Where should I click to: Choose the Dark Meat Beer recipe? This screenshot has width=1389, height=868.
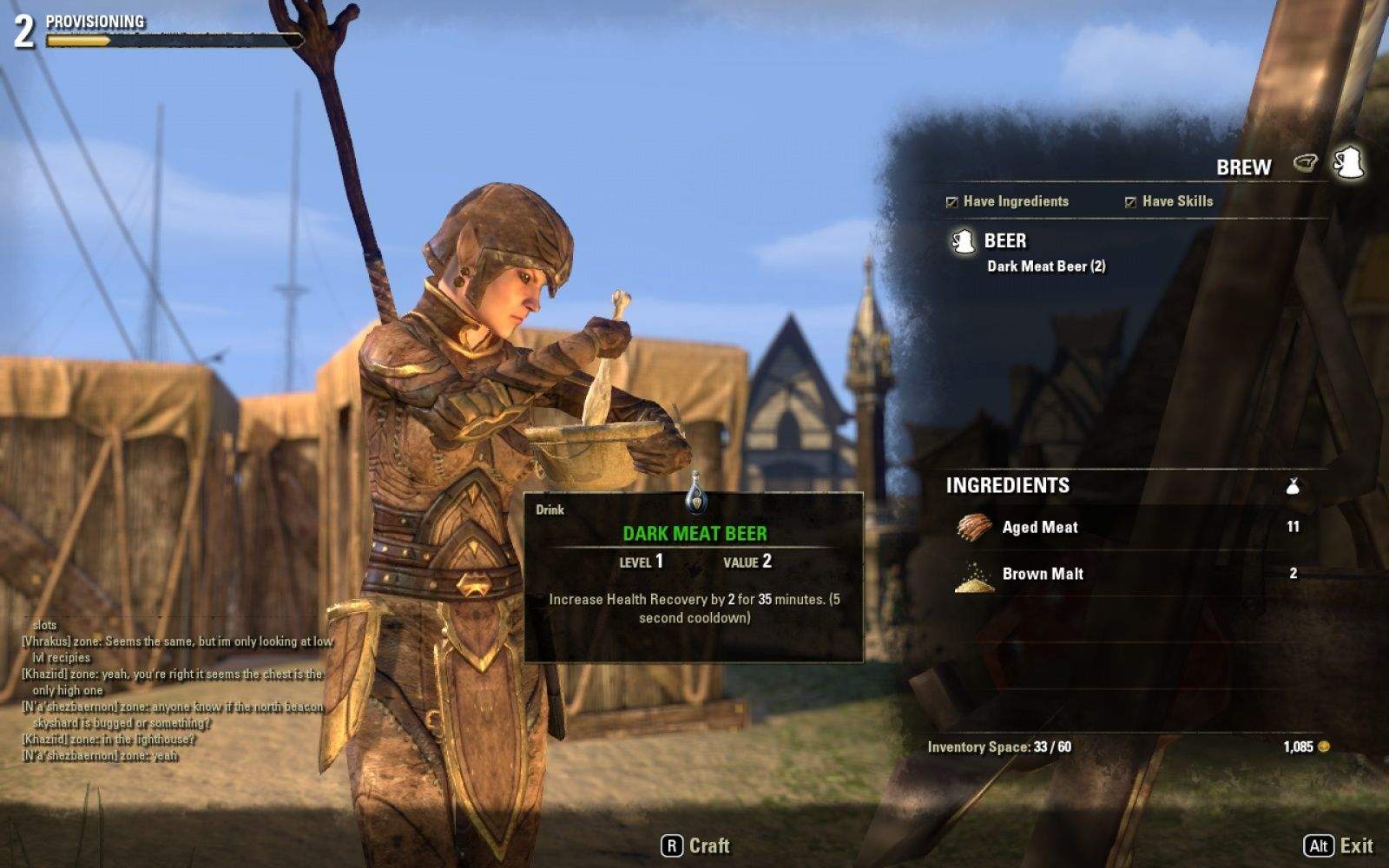click(x=1045, y=266)
